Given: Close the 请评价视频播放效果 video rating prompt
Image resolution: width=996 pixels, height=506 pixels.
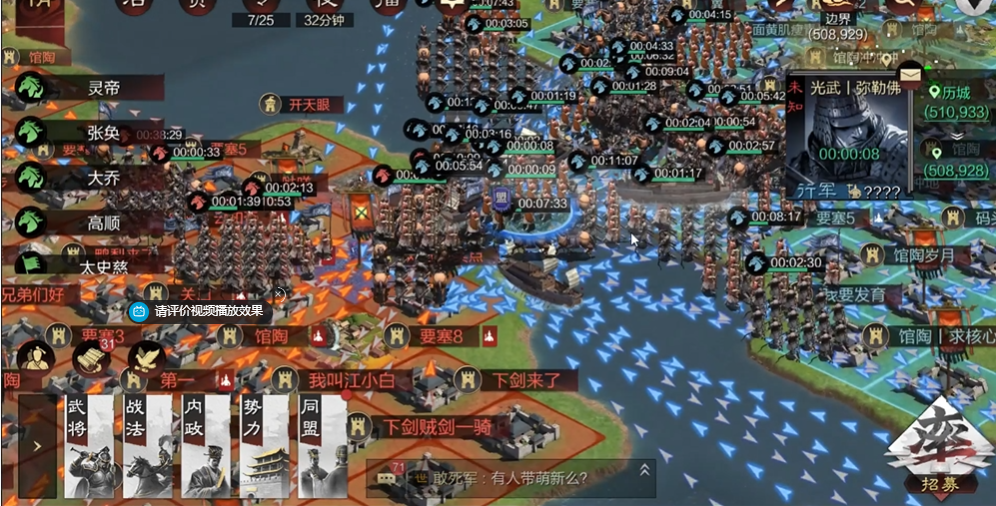Looking at the screenshot, I should pyautogui.click(x=280, y=294).
